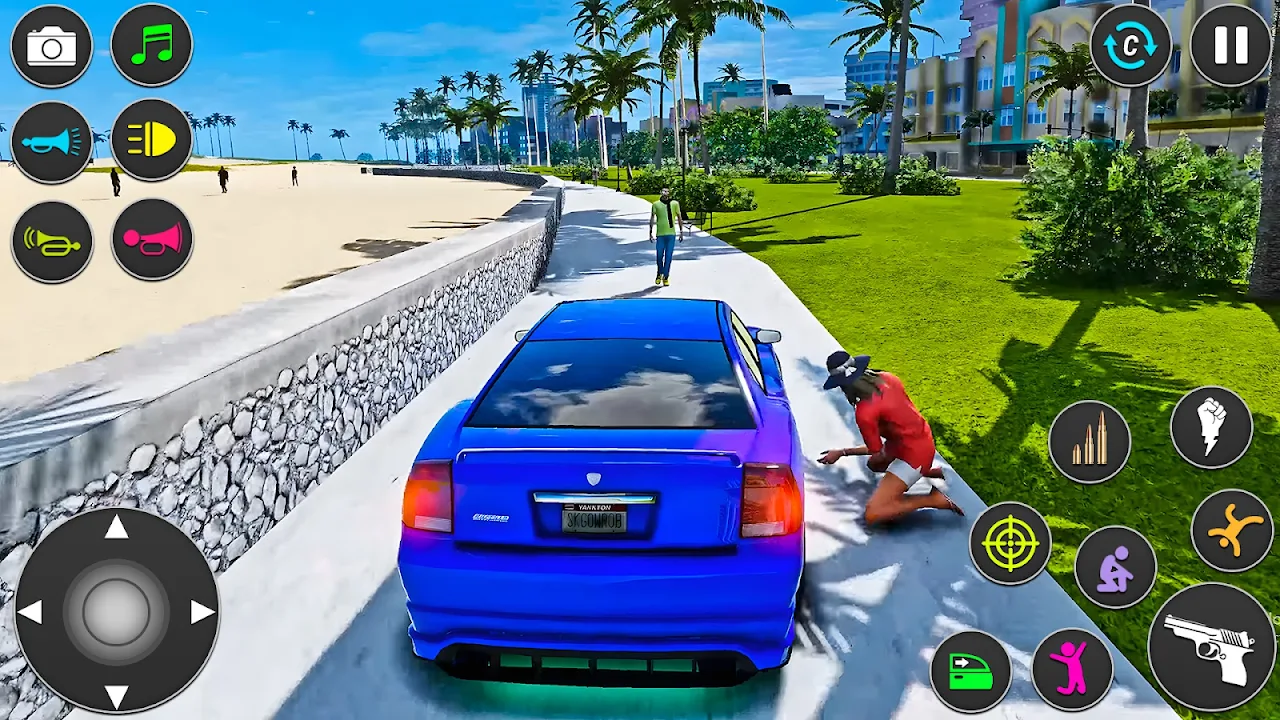Select the bullets ammo button
The width and height of the screenshot is (1280, 720).
1089,442
